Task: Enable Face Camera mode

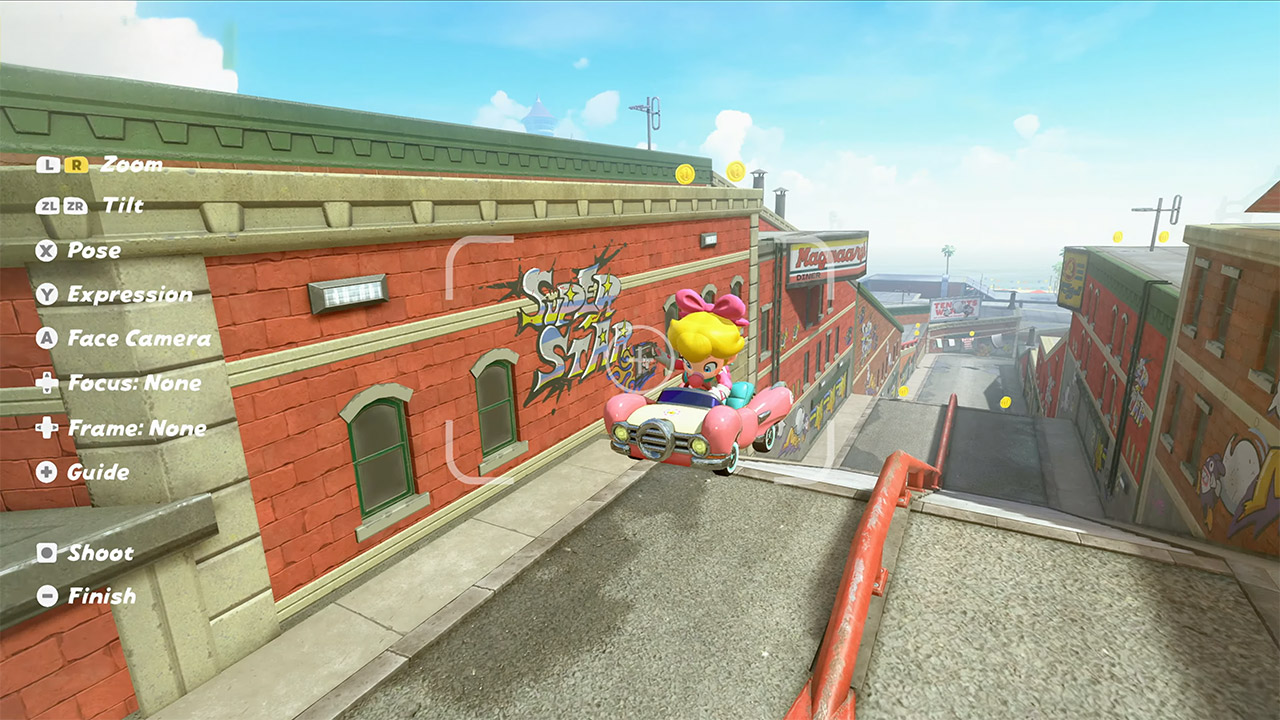Action: [x=140, y=339]
